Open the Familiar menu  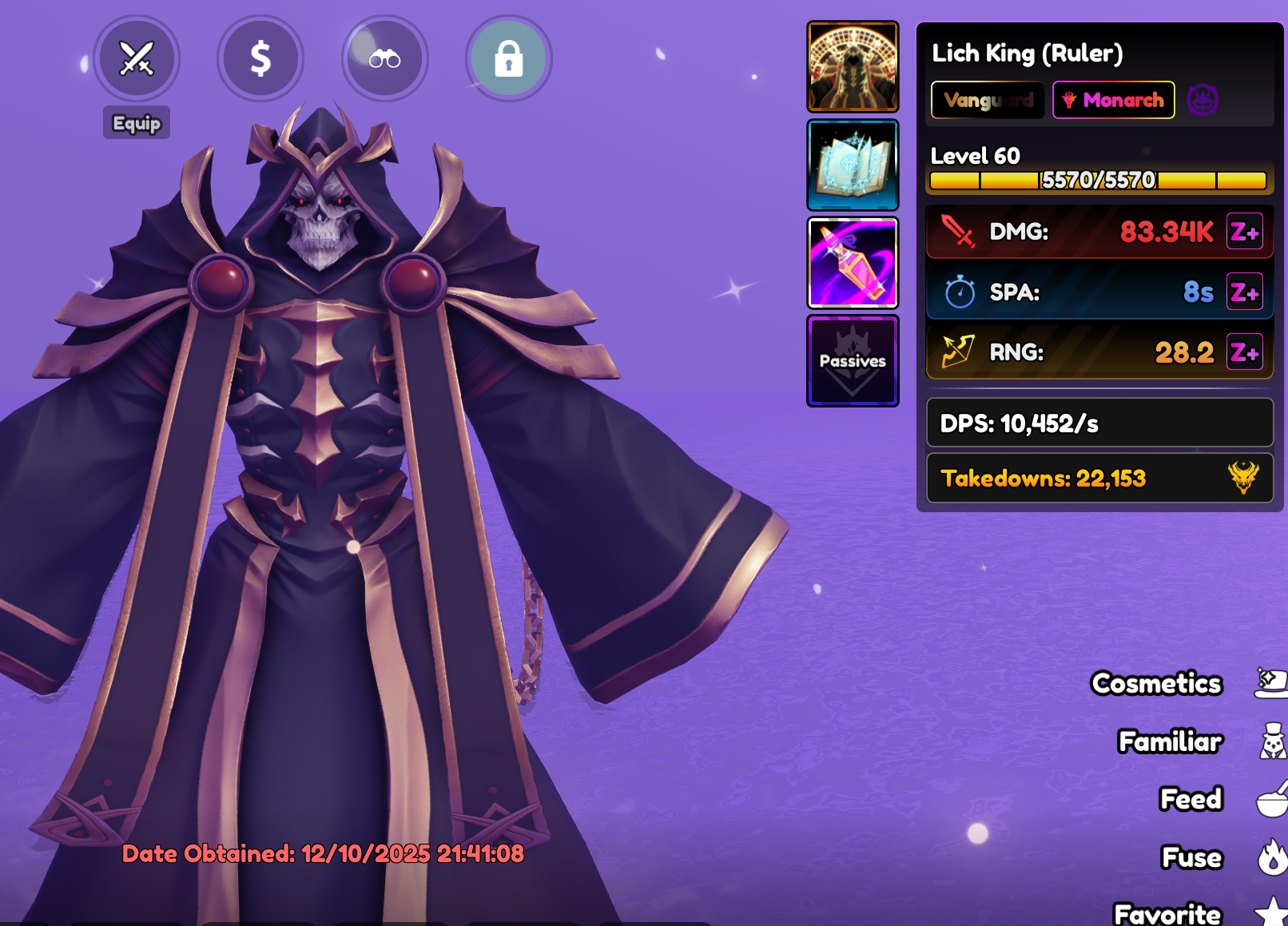tap(1171, 741)
